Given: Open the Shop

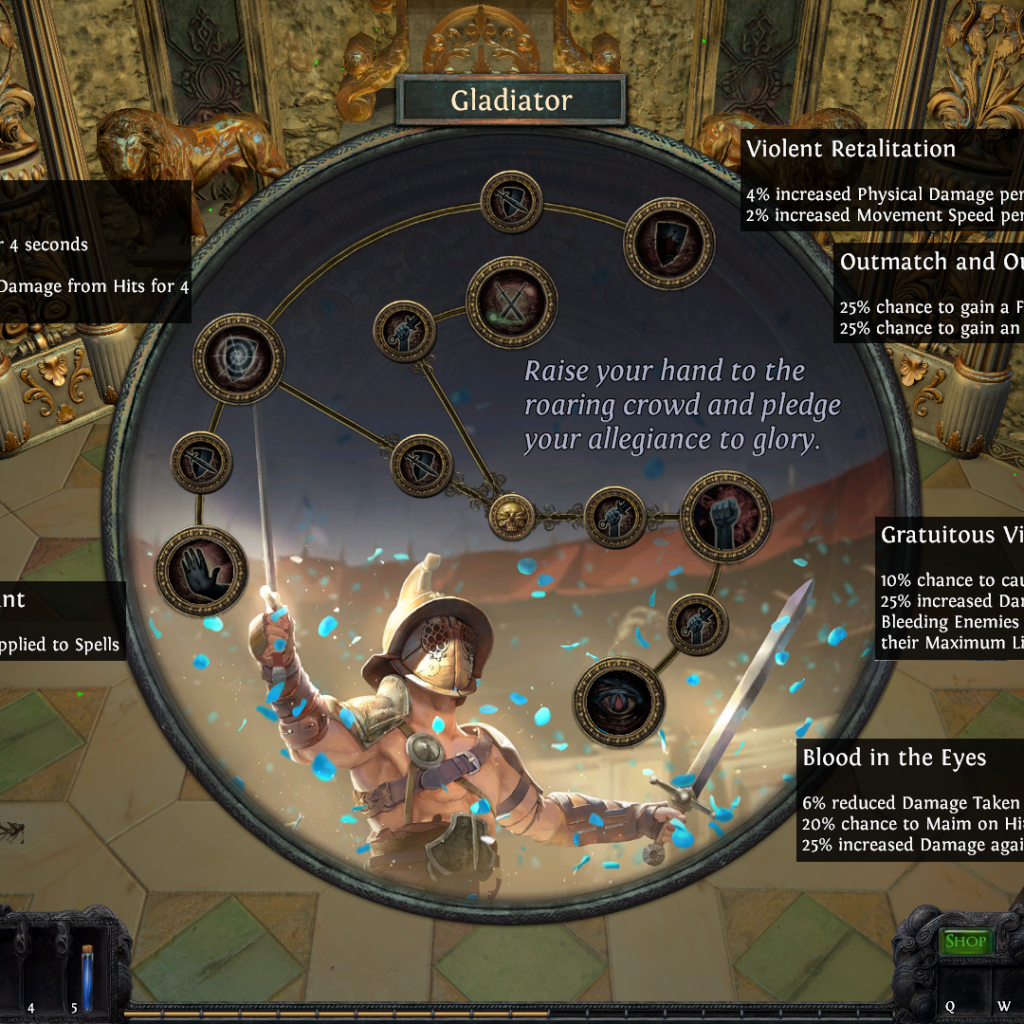Looking at the screenshot, I should click(x=966, y=941).
